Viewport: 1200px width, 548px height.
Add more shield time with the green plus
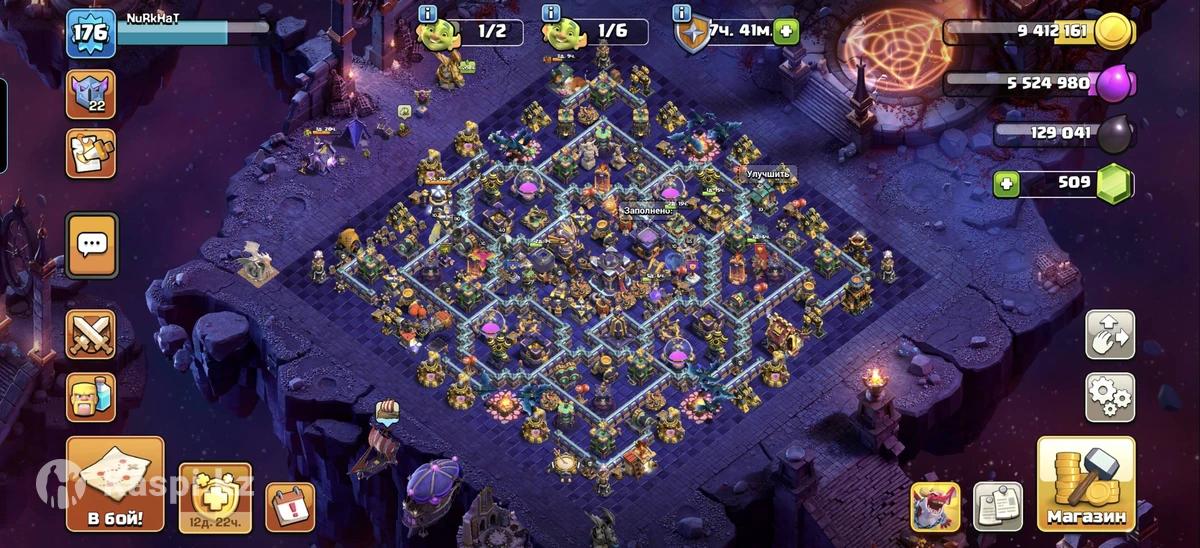(x=786, y=32)
